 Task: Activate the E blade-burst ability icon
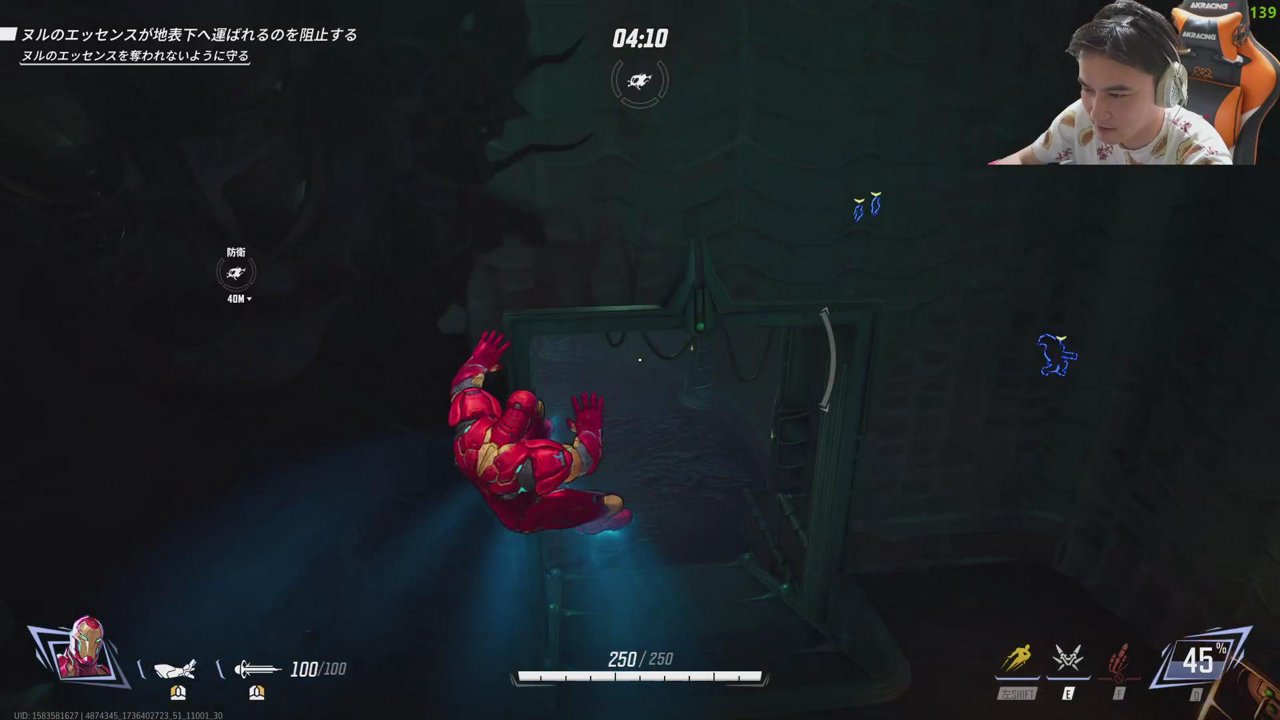1066,657
